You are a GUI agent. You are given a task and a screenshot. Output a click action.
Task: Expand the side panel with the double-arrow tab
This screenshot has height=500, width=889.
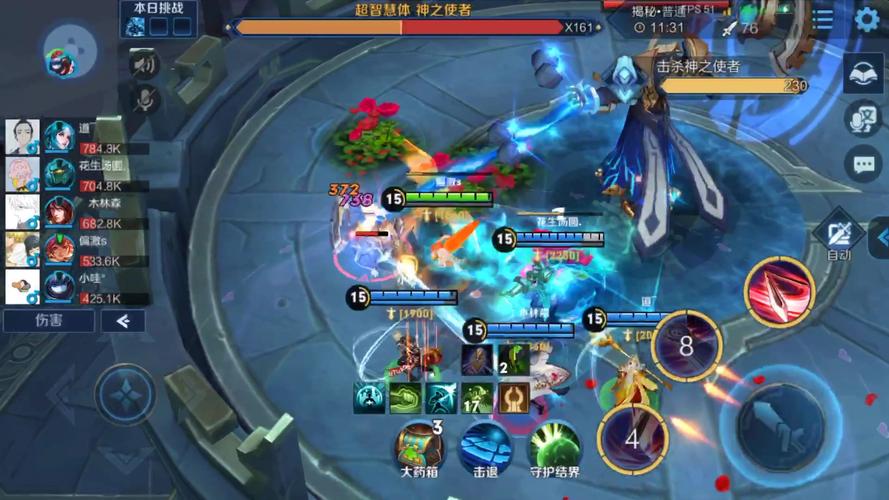coord(881,238)
